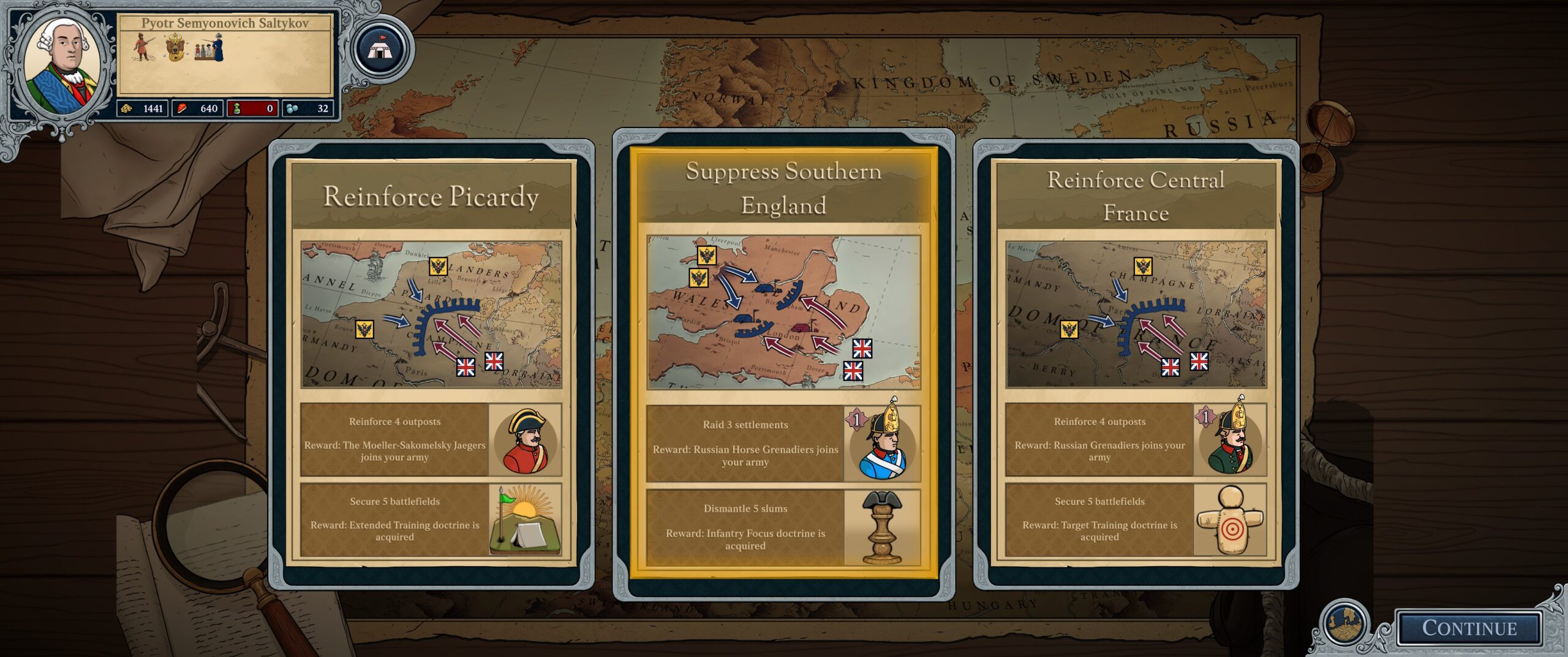Open the army camp tent icon
1568x657 pixels.
[x=380, y=49]
